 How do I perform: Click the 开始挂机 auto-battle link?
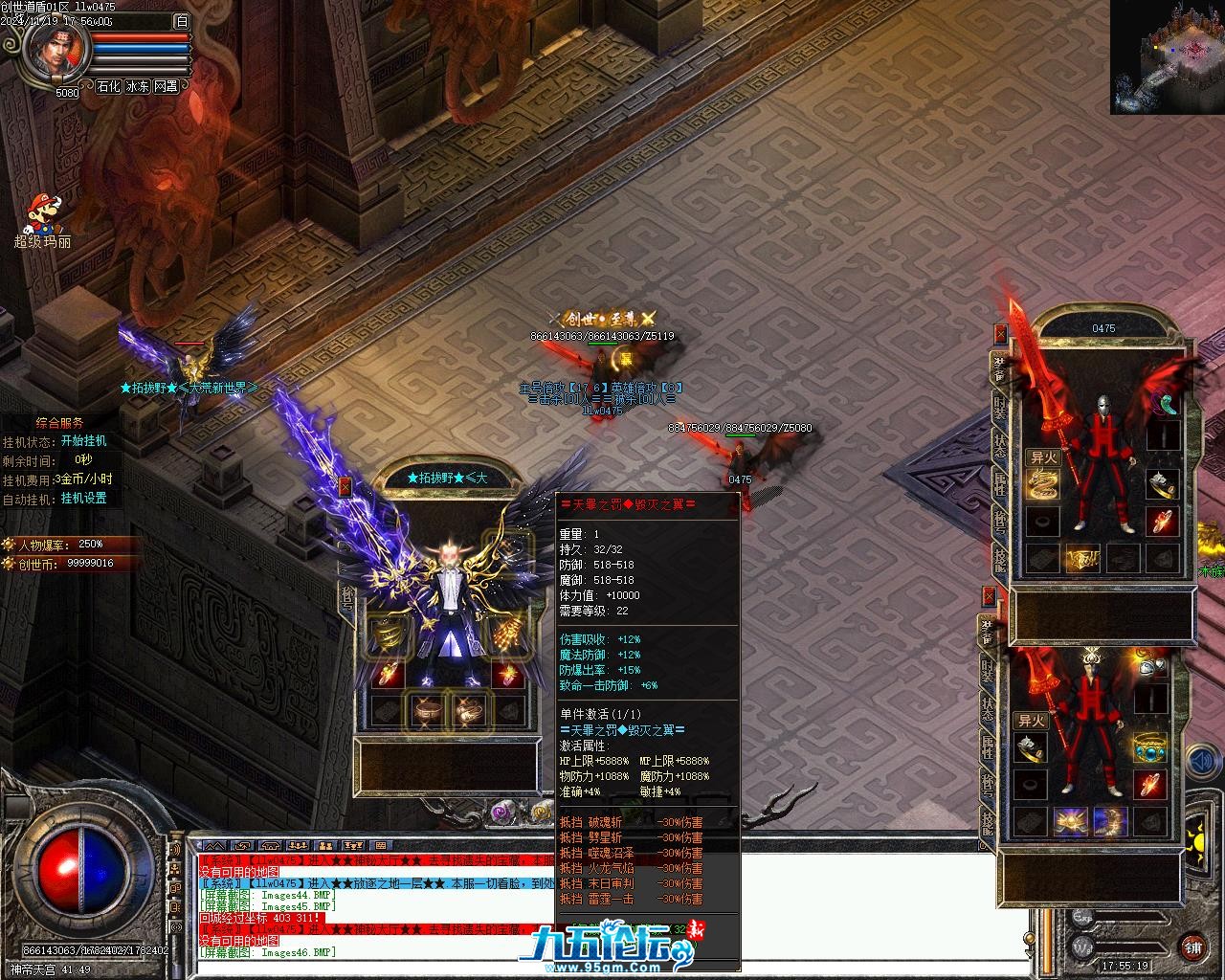[x=83, y=441]
